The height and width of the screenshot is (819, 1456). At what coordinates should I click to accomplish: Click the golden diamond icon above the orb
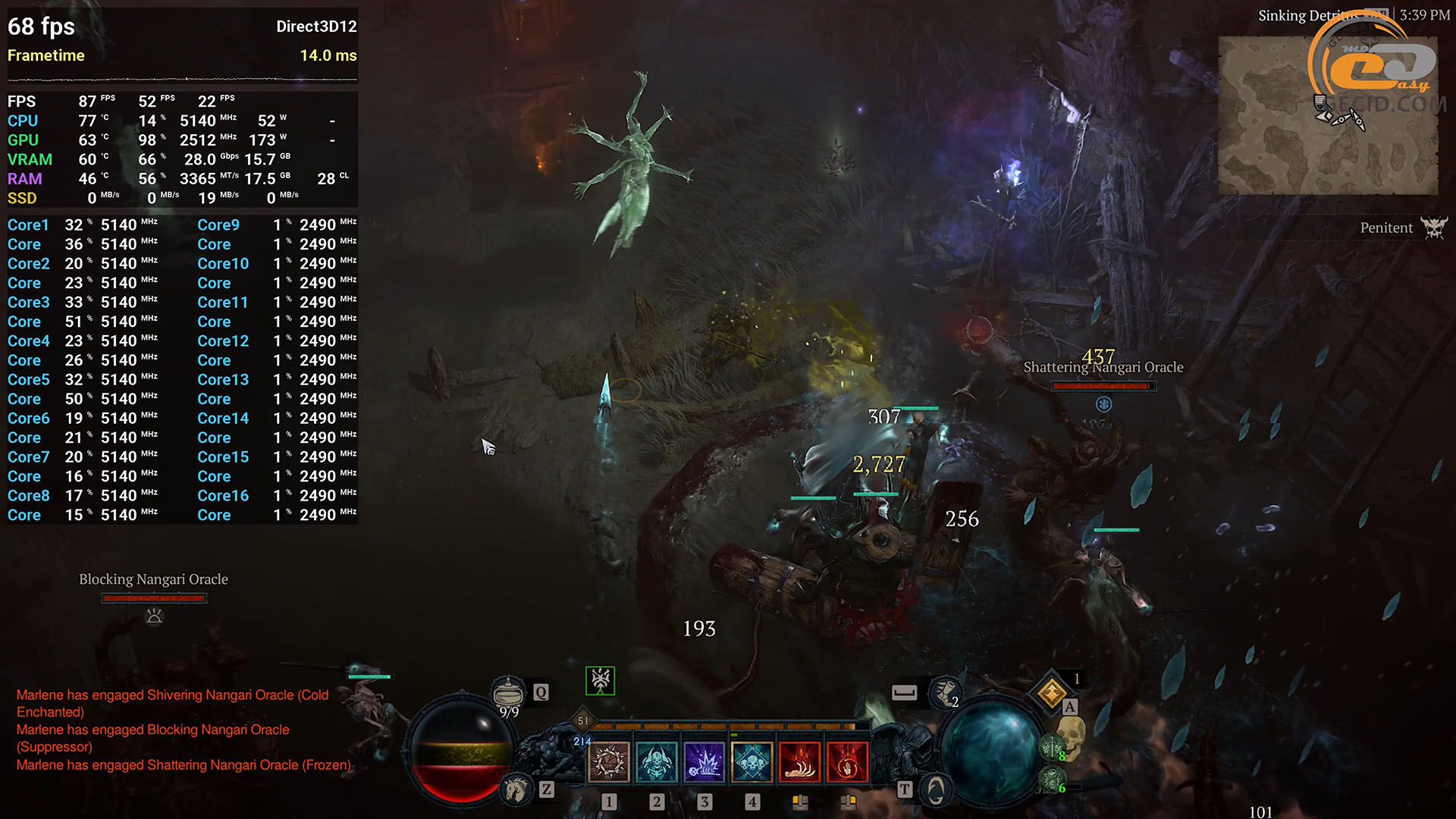coord(1052,692)
